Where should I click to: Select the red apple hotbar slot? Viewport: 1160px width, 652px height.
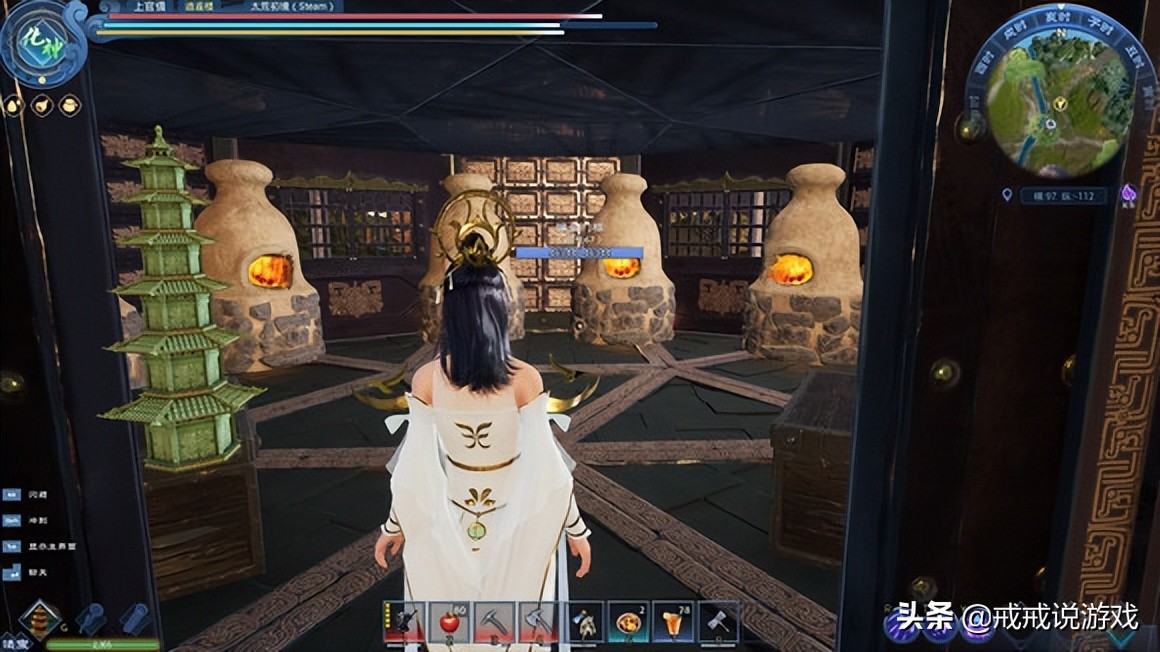[449, 622]
